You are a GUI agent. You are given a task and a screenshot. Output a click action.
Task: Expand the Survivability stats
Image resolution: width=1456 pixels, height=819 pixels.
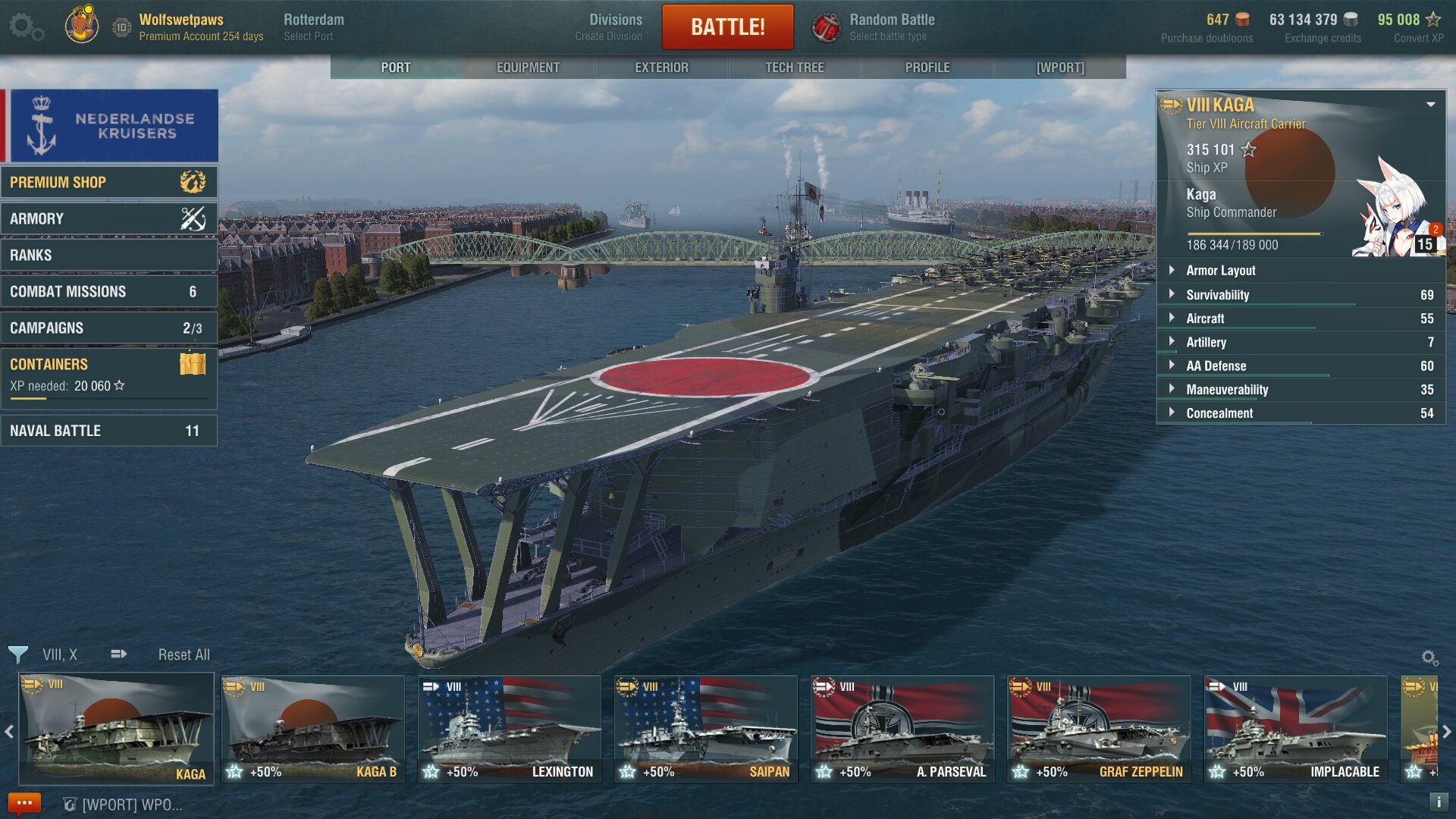click(1217, 295)
